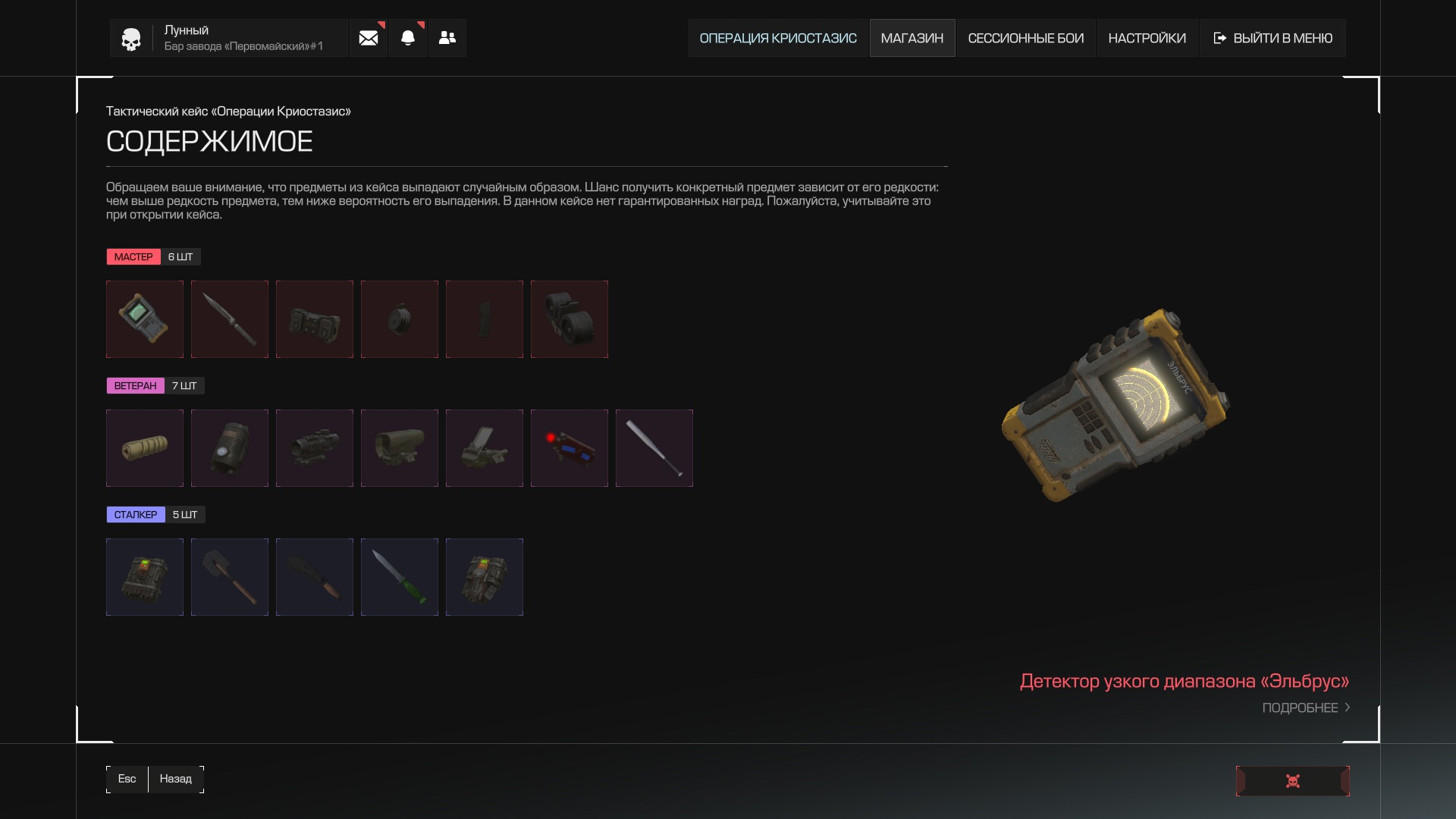
Task: Click Выйти в меню button
Action: (x=1272, y=38)
